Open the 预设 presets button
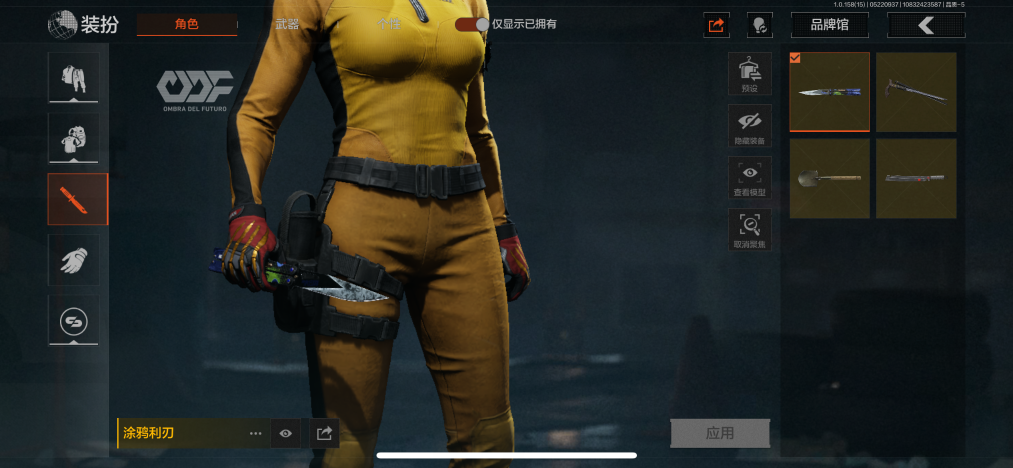The width and height of the screenshot is (1013, 468). 749,73
